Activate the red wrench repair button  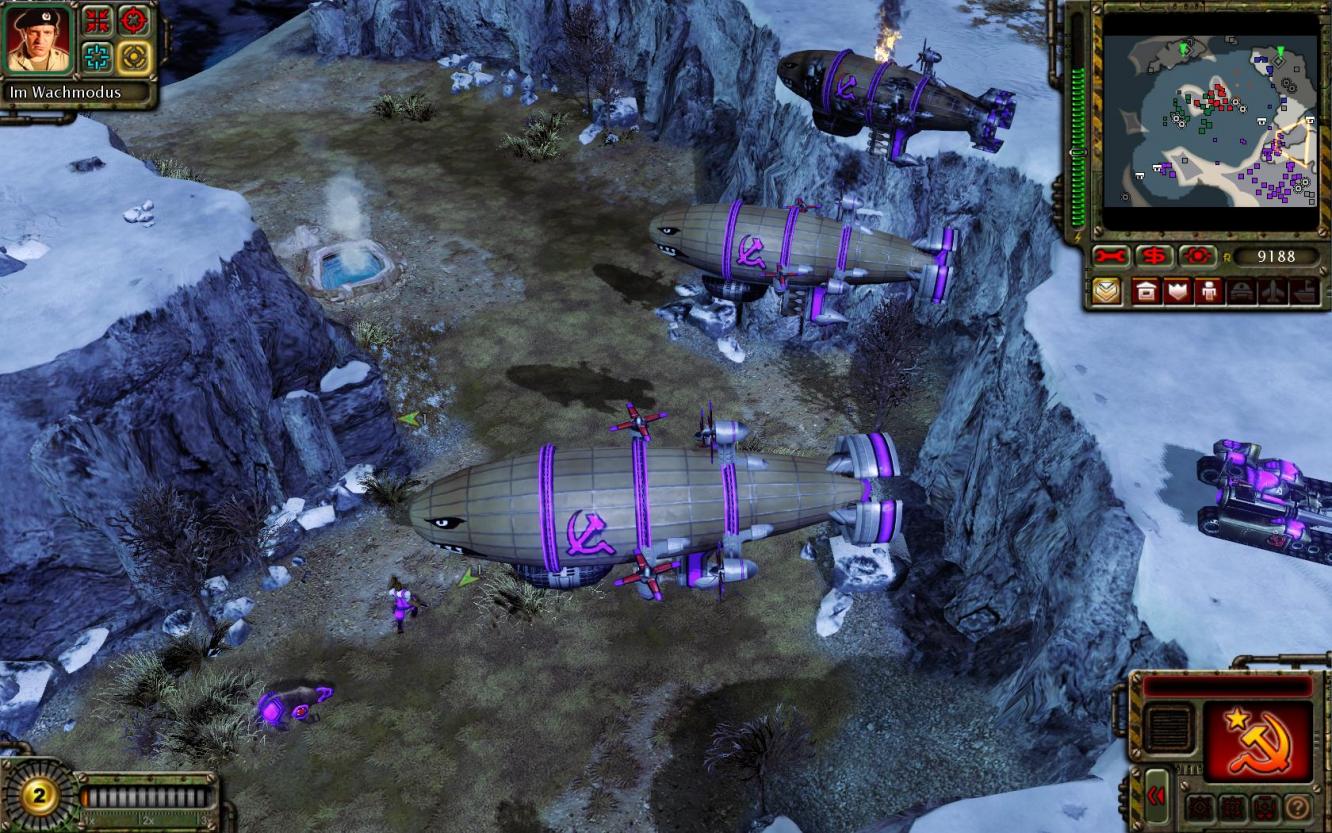click(1110, 256)
